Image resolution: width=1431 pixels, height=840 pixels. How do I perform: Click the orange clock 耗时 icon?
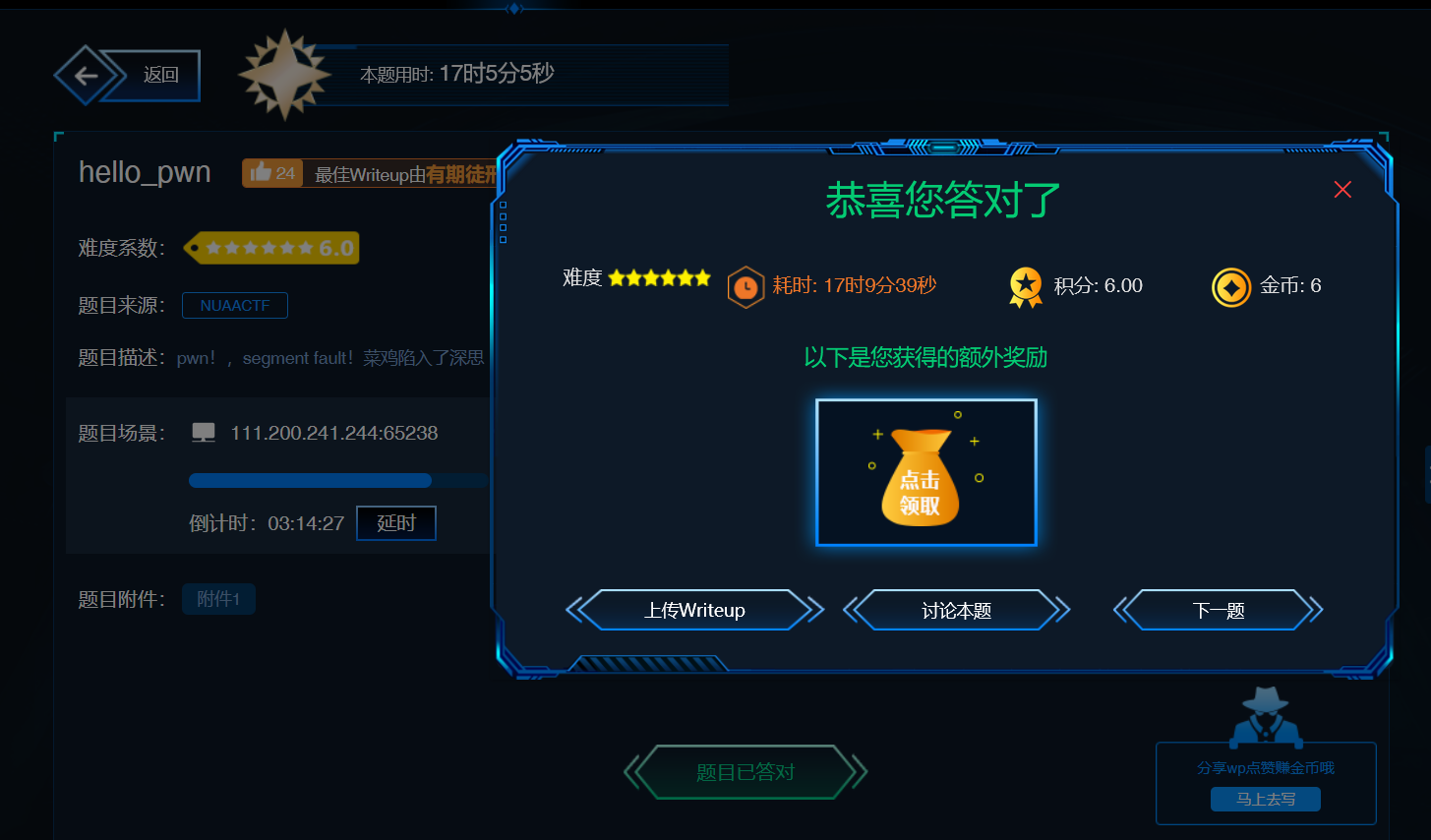click(x=746, y=286)
